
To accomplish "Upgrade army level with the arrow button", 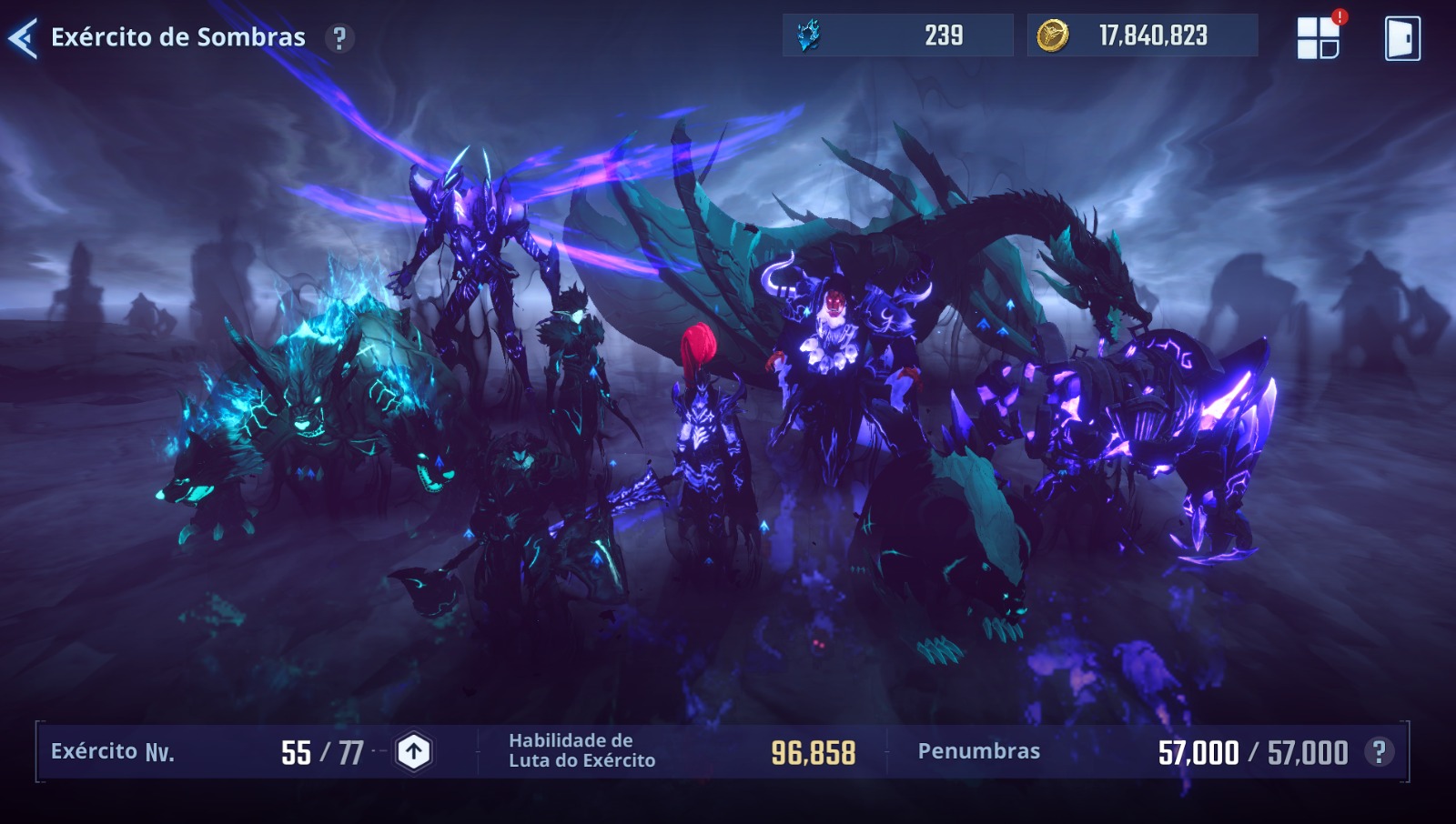I will coord(414,752).
